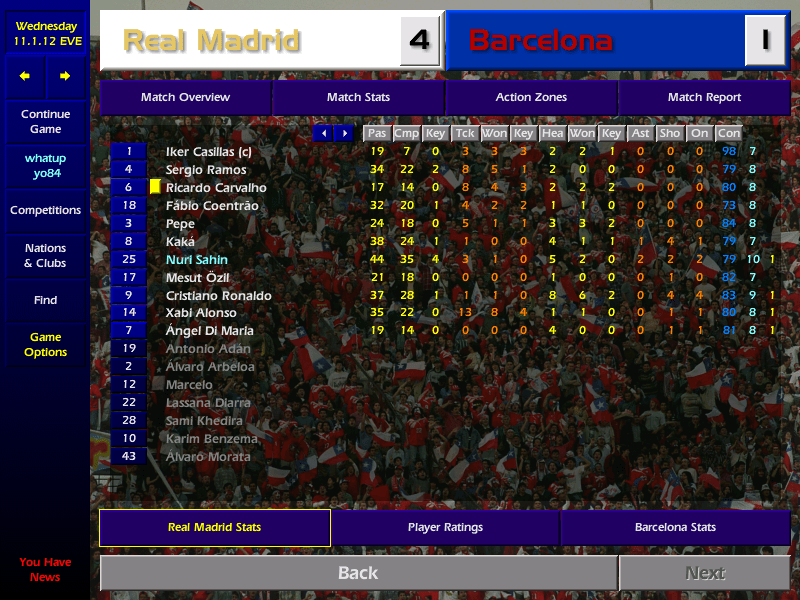Open the whatup yo84 manager profile
This screenshot has height=600, width=800.
click(45, 166)
